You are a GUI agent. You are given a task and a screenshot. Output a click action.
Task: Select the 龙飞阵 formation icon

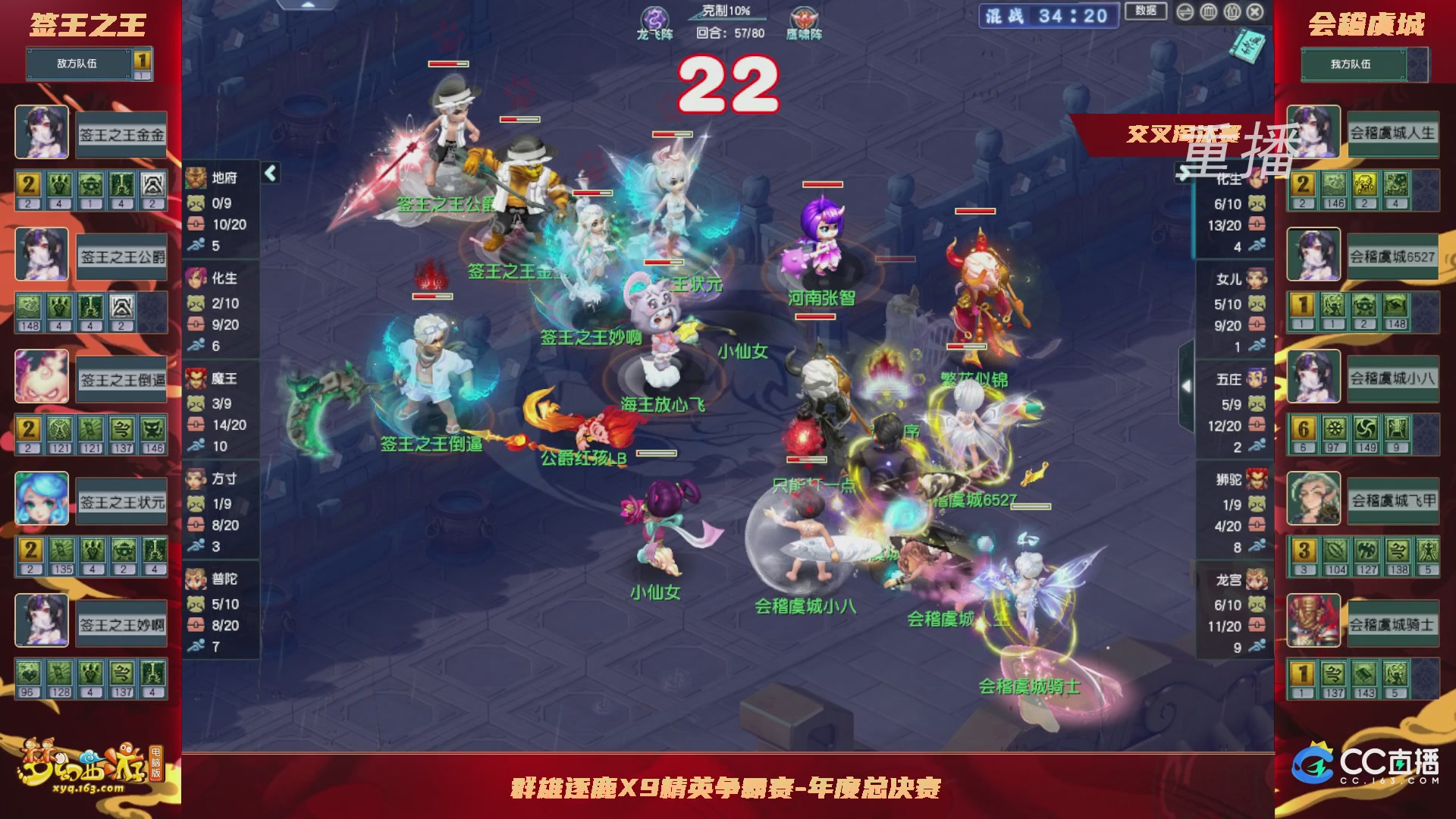pos(654,17)
